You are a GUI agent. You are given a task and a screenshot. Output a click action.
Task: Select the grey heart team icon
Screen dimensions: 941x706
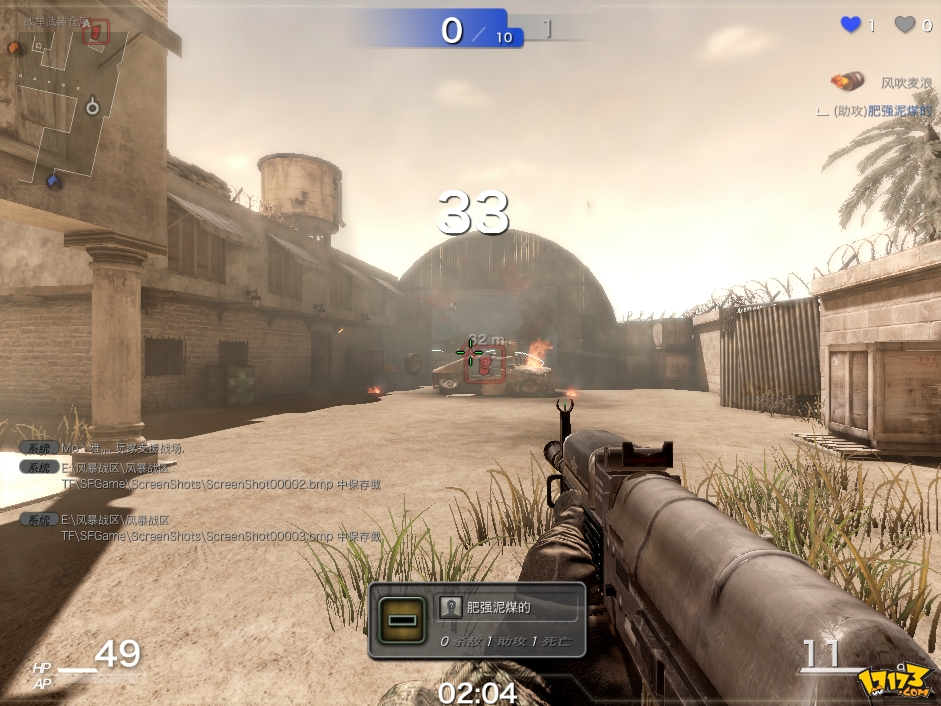[x=904, y=25]
